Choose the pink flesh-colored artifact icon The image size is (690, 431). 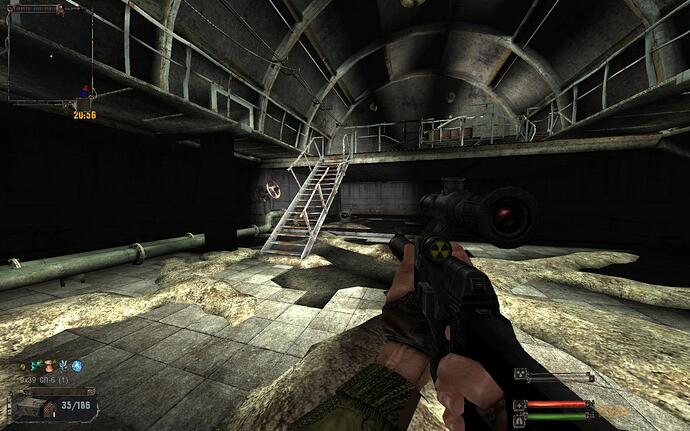(x=47, y=367)
